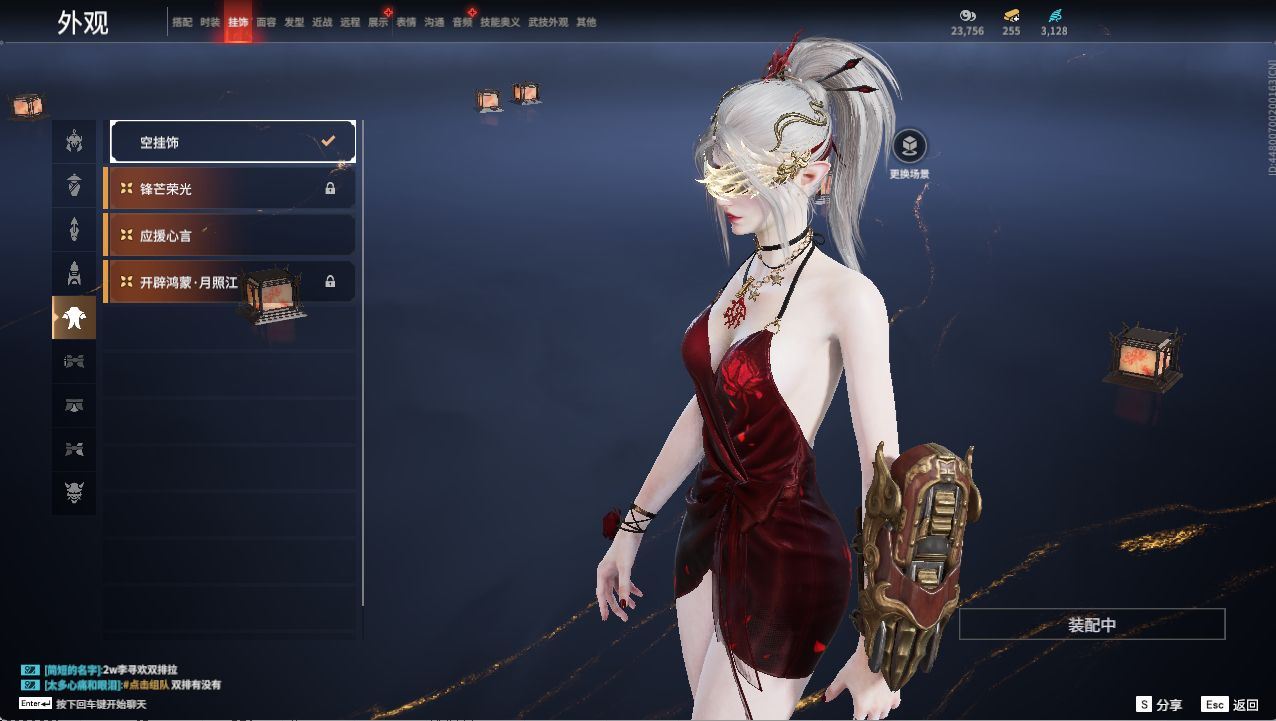Pick the 开辟鸿蒙·月照江 accessory
This screenshot has height=721, width=1276.
pos(230,282)
